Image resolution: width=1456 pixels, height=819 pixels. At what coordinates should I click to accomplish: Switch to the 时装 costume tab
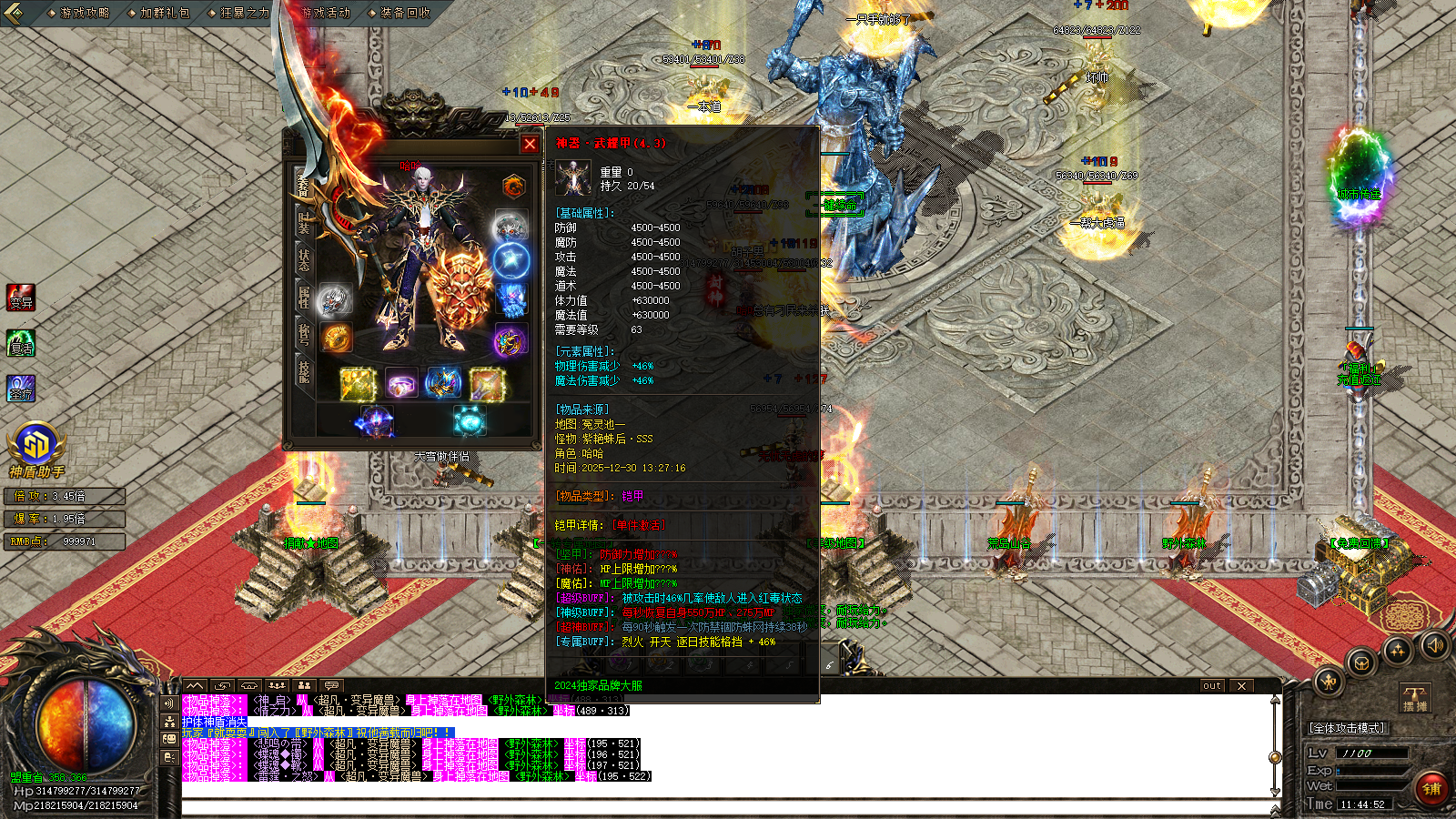click(x=304, y=221)
